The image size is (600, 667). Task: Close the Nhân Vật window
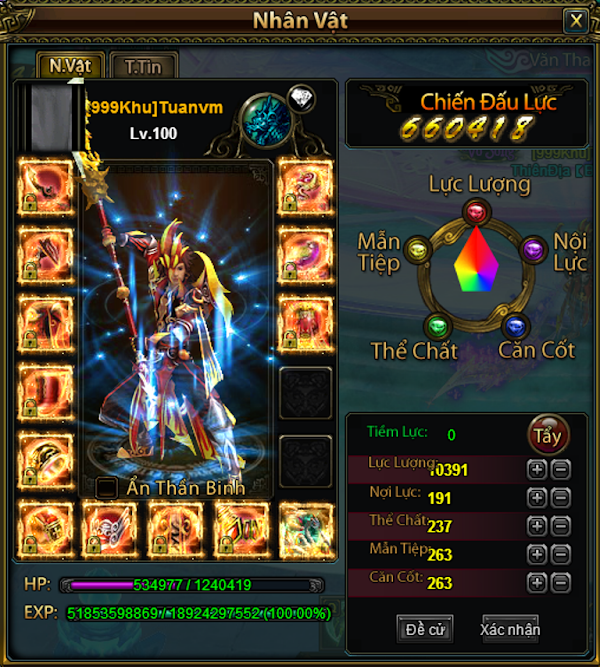point(575,20)
